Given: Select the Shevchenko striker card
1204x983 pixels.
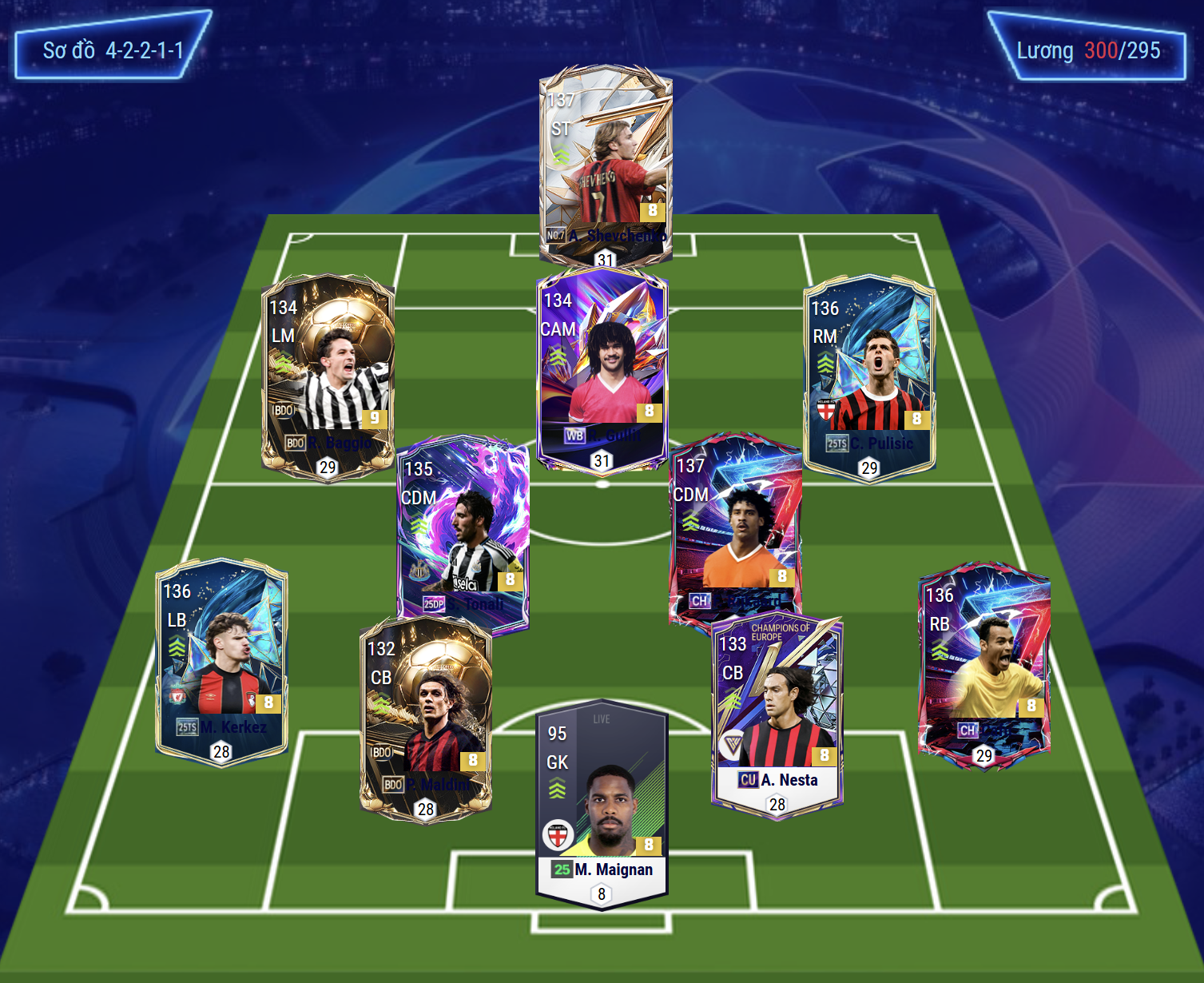Looking at the screenshot, I should (x=605, y=164).
